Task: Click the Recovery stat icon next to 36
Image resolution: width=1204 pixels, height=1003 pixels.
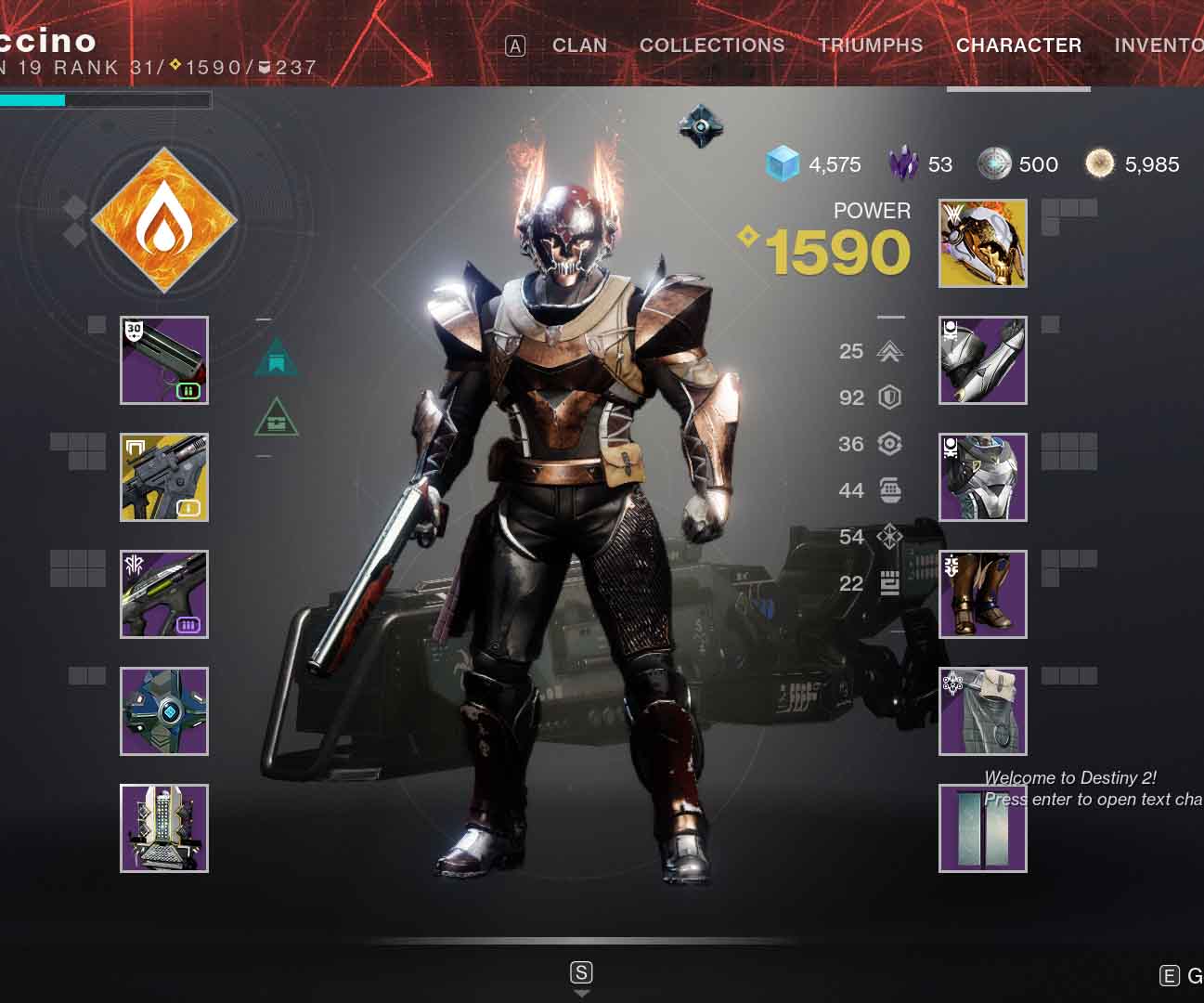Action: pos(888,444)
